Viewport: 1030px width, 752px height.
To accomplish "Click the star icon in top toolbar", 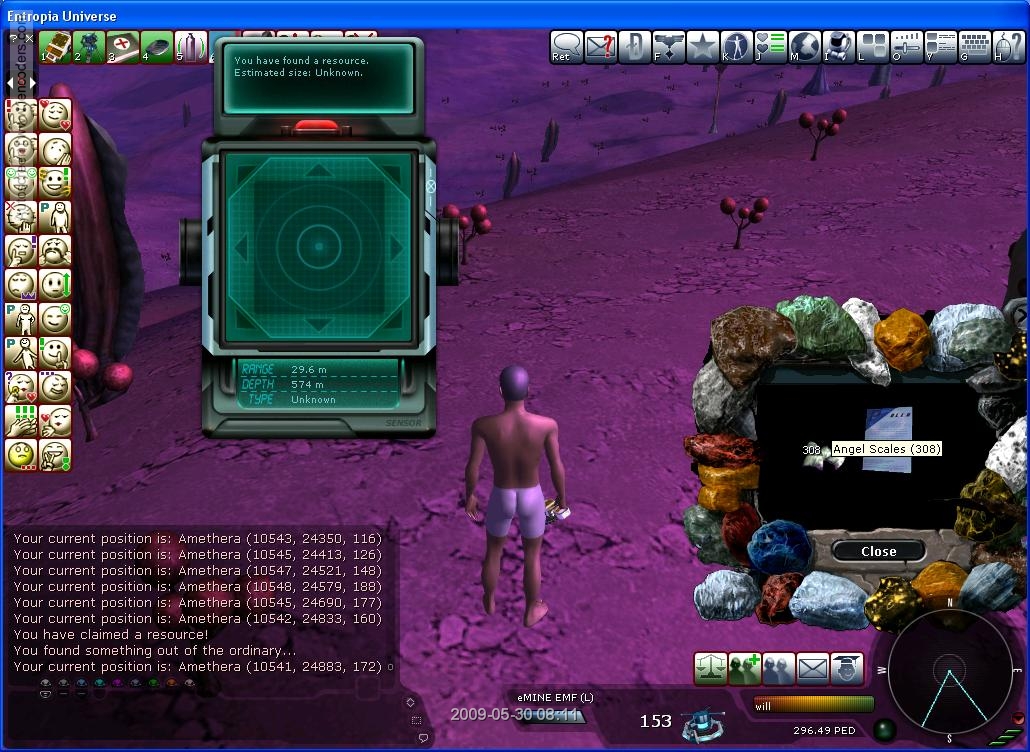I will [702, 46].
